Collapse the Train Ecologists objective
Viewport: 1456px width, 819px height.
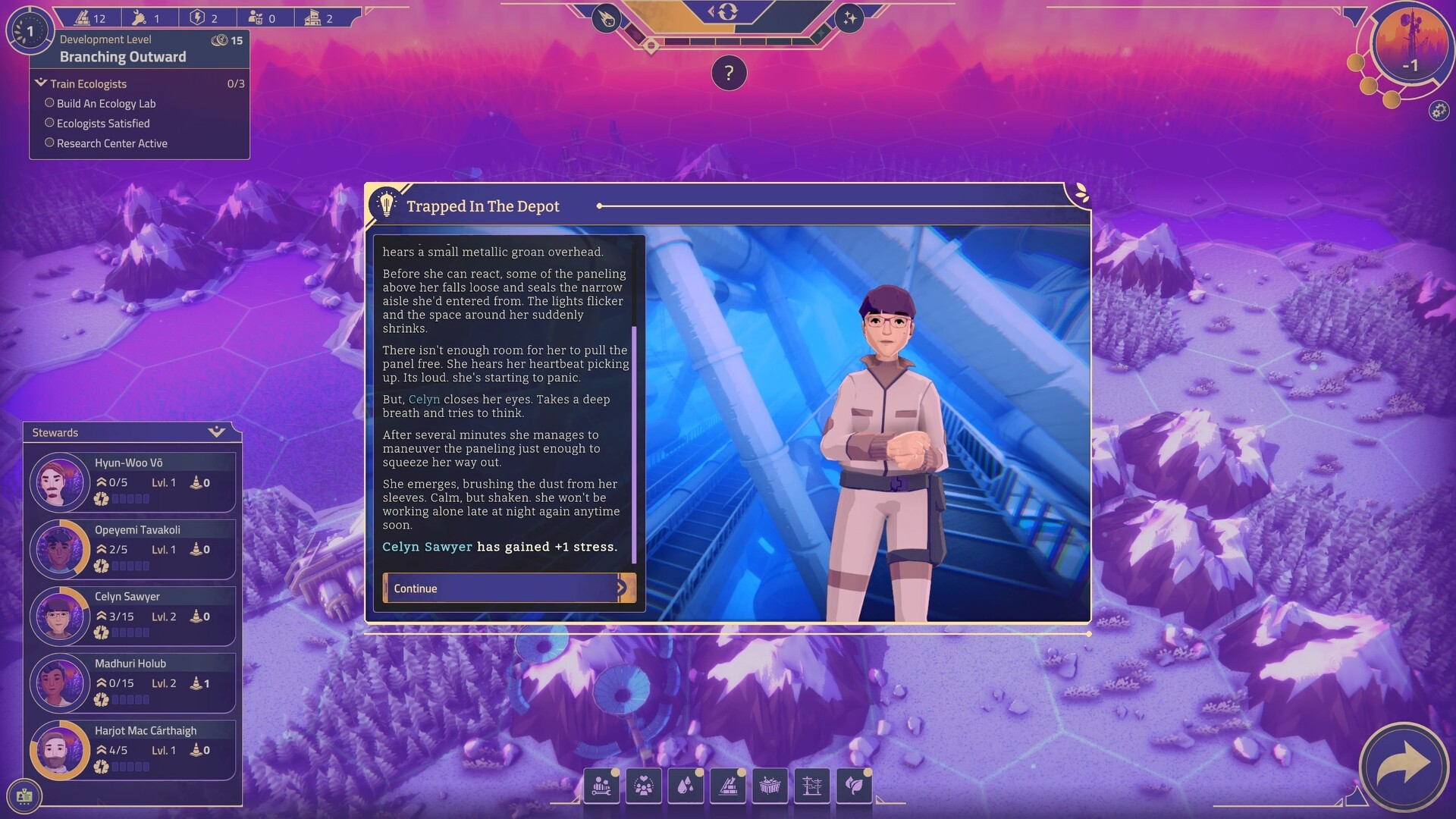pyautogui.click(x=41, y=83)
